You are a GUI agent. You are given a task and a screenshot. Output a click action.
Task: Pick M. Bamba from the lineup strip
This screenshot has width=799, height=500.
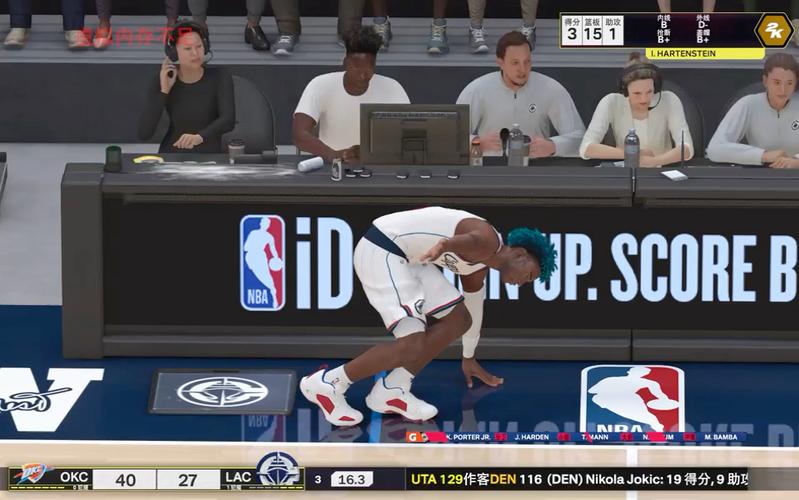(x=720, y=437)
